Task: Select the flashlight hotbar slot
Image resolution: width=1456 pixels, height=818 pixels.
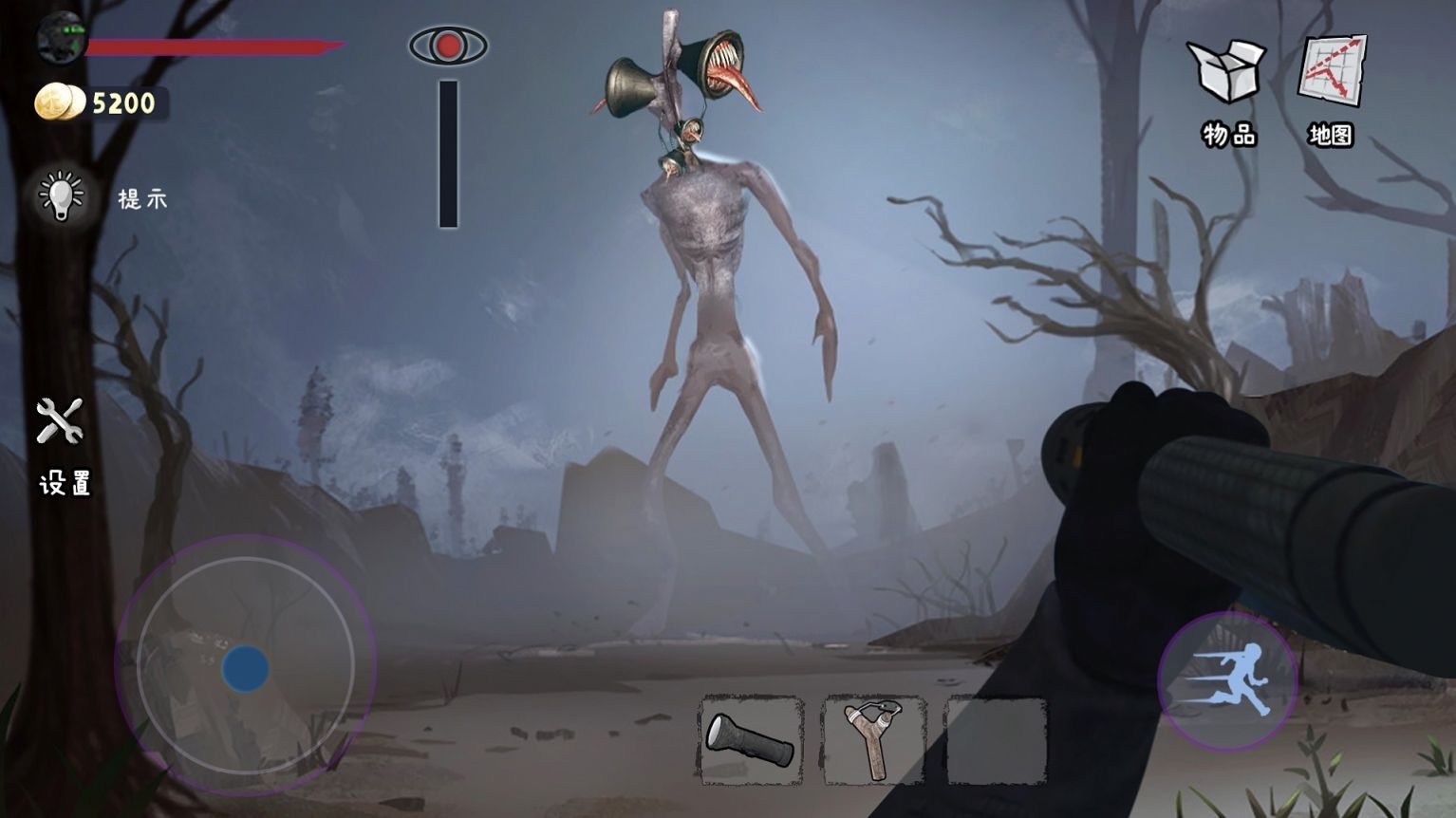Action: [x=751, y=740]
